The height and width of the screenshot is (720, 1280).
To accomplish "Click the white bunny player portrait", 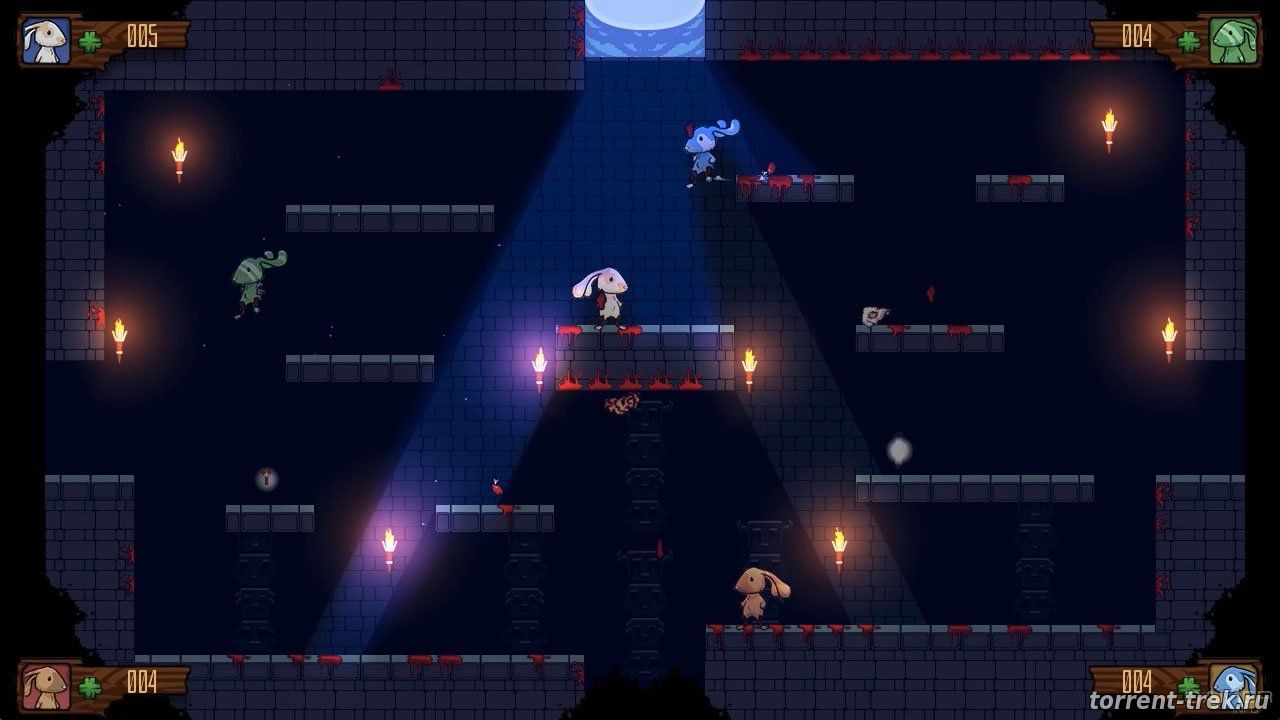I will [46, 41].
